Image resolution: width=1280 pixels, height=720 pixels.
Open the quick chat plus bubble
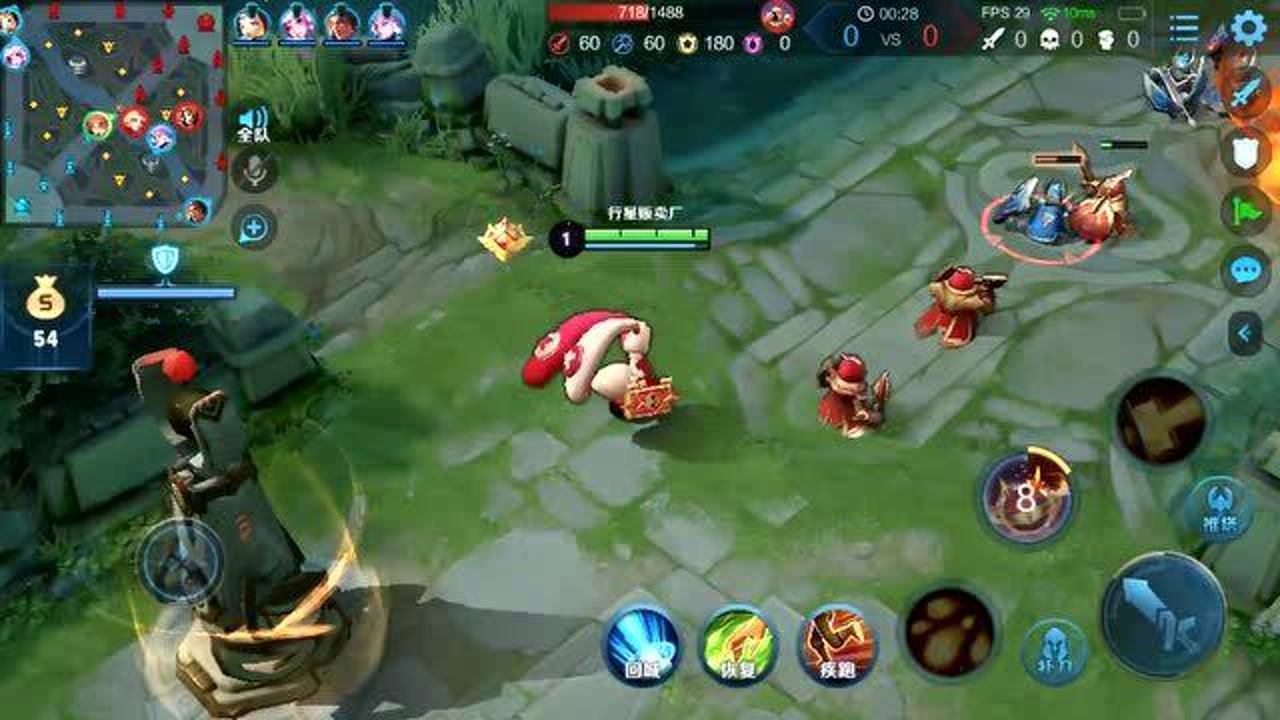(254, 228)
